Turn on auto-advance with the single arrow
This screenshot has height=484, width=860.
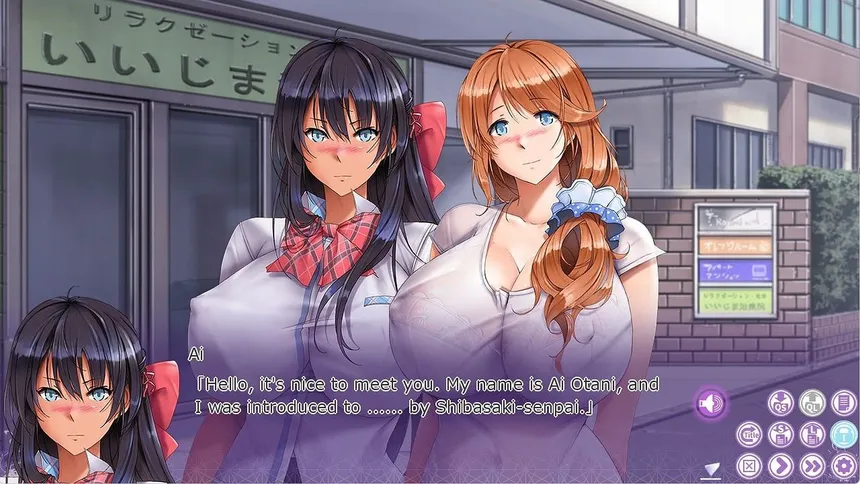pyautogui.click(x=781, y=465)
